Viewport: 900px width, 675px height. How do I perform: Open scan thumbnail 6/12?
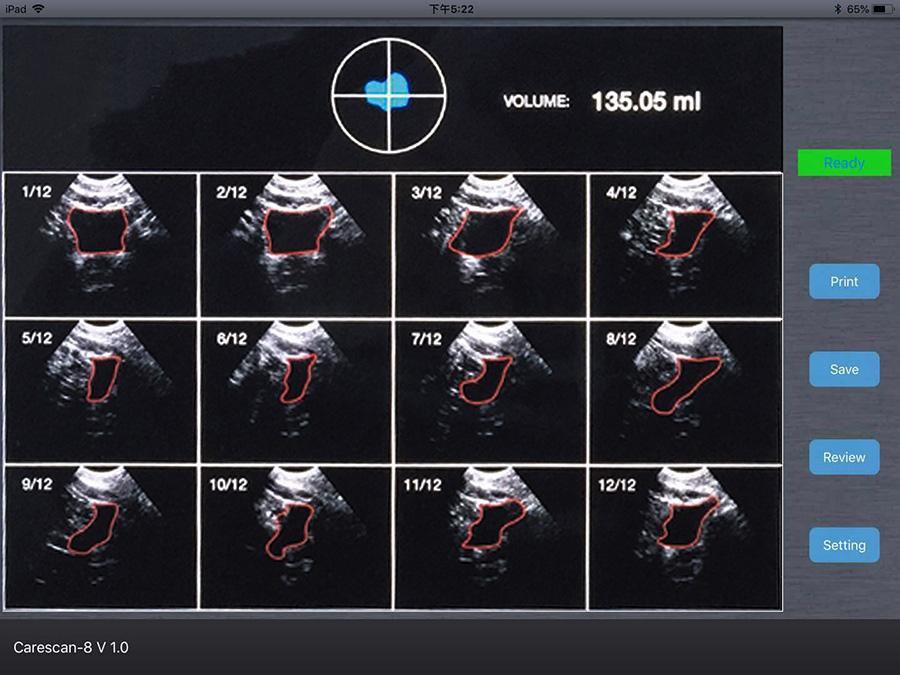coord(296,390)
